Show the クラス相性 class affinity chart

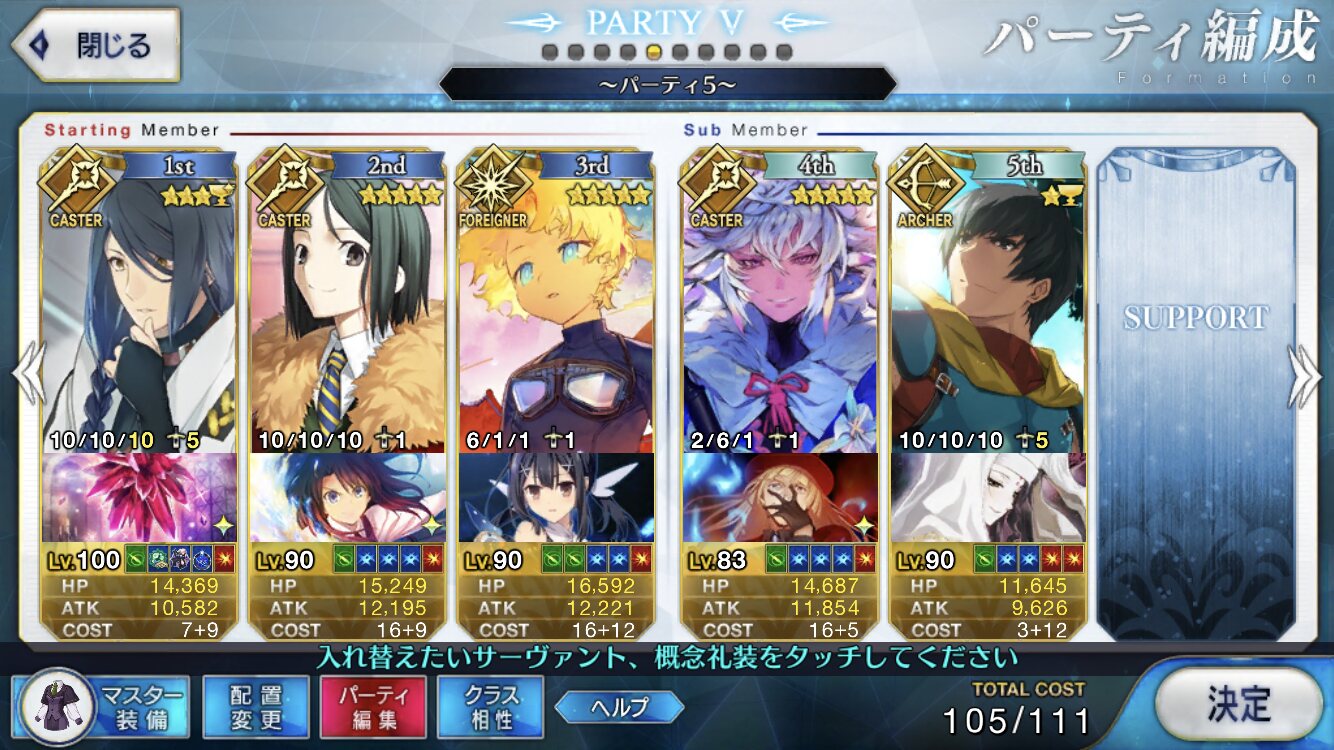click(490, 708)
